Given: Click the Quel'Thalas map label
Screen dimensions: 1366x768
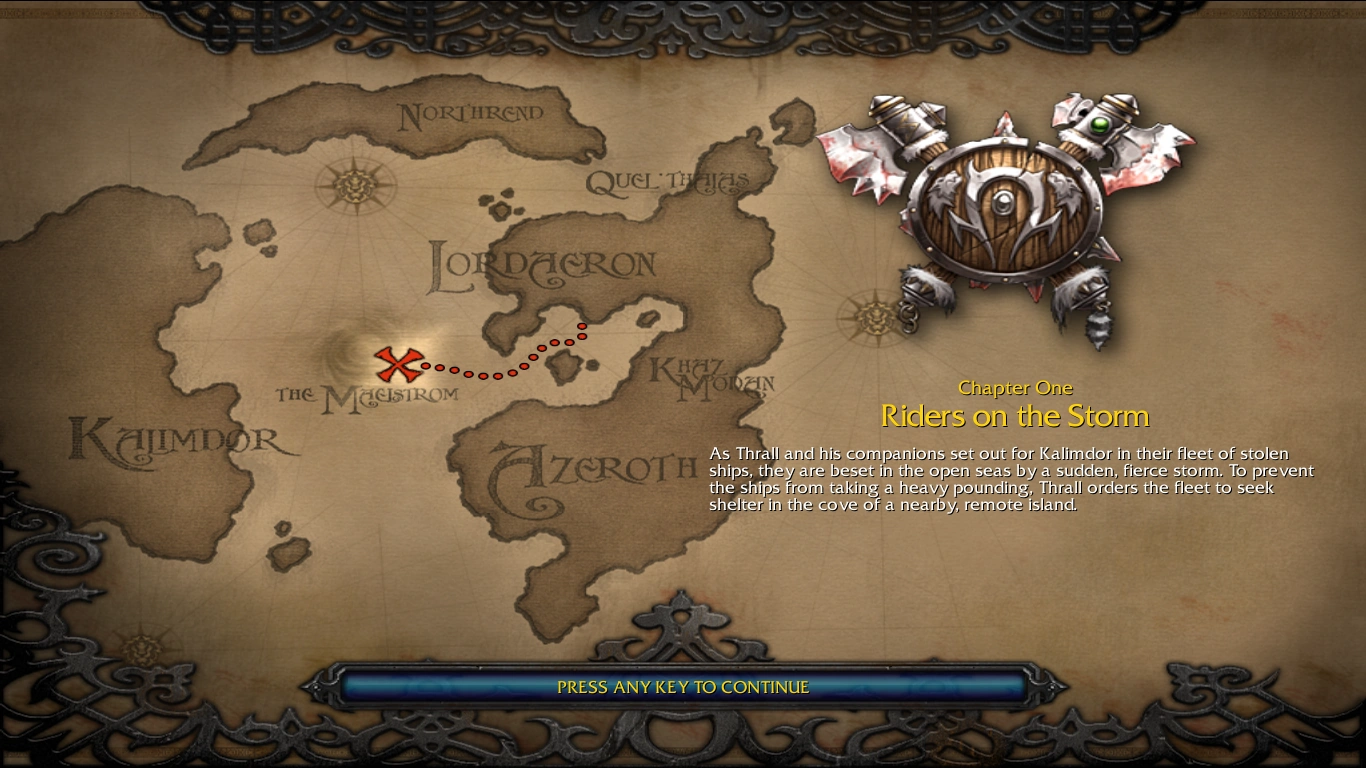Looking at the screenshot, I should (666, 179).
